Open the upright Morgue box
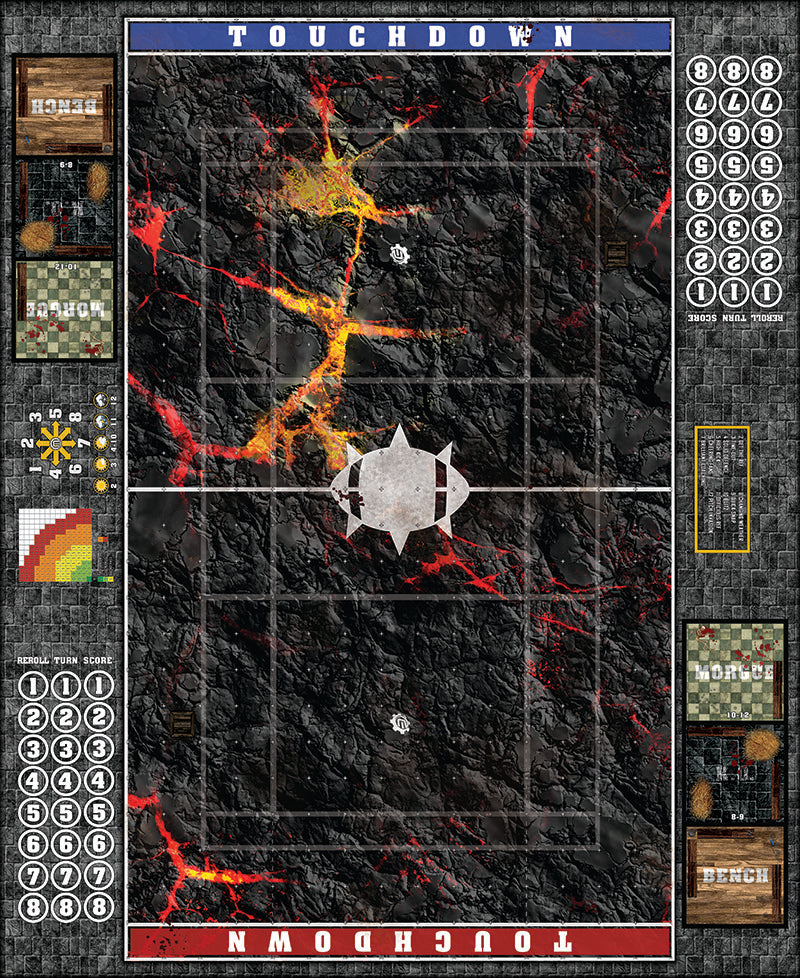 [734, 668]
